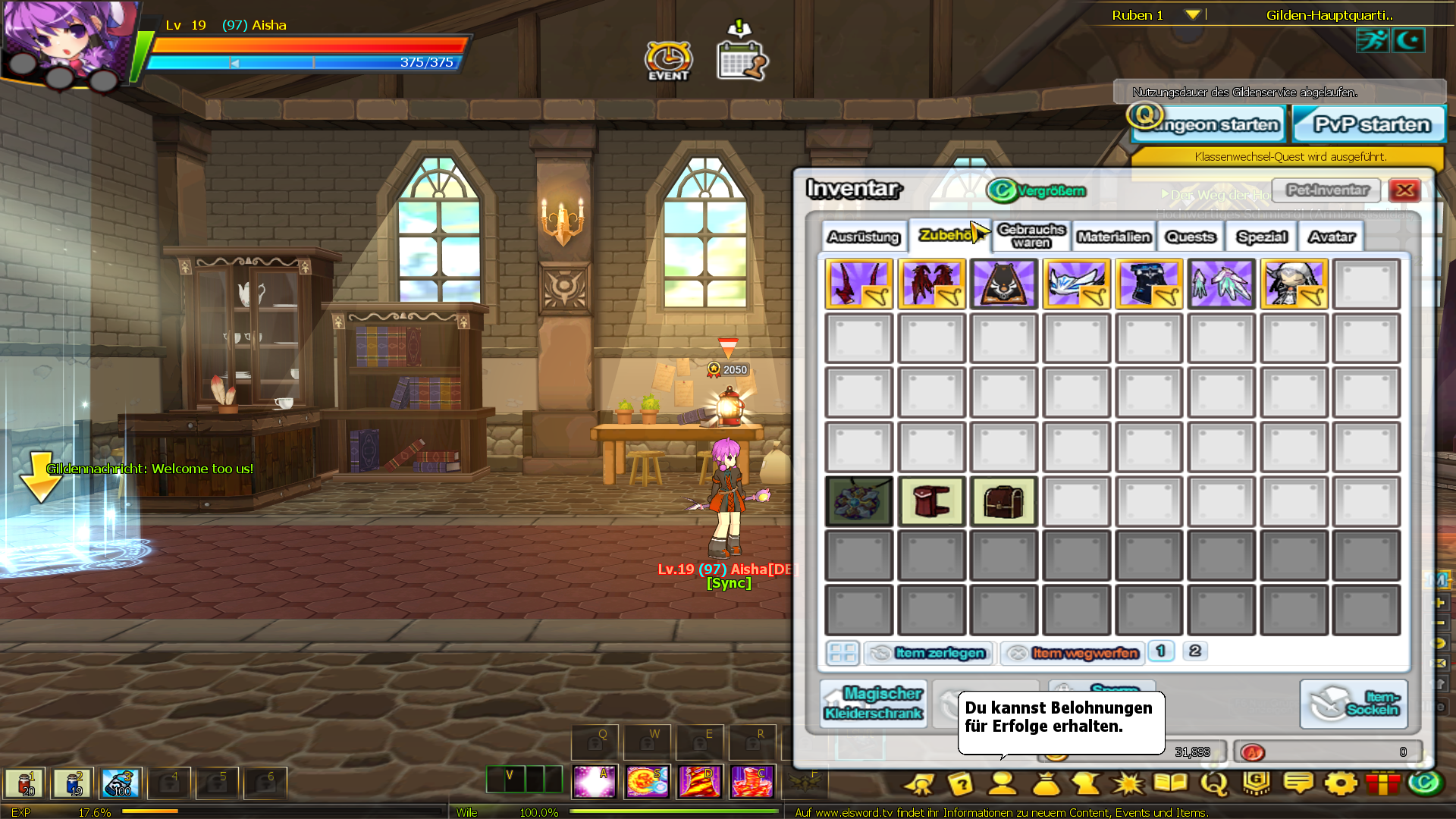Click Item wegwerfen button
This screenshot has width=1456, height=819.
(1073, 653)
